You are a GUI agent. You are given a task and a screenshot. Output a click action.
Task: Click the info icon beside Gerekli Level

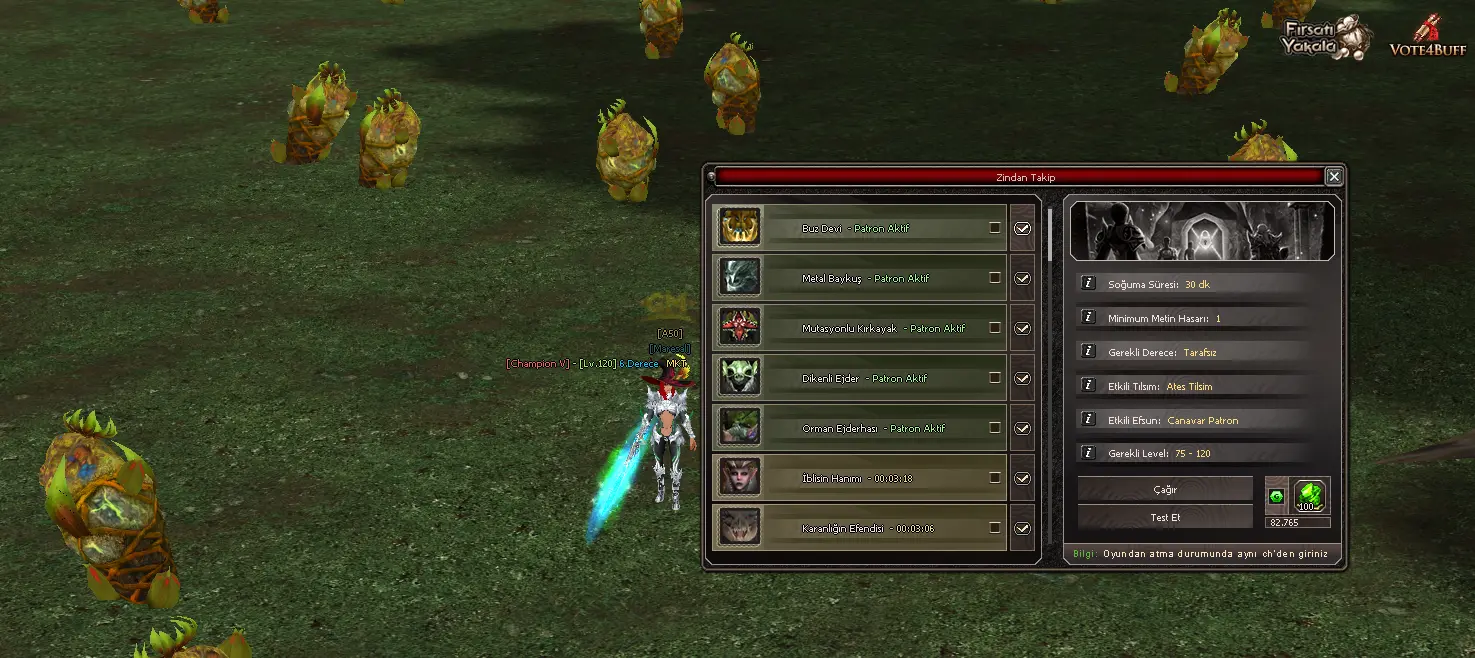(1088, 454)
